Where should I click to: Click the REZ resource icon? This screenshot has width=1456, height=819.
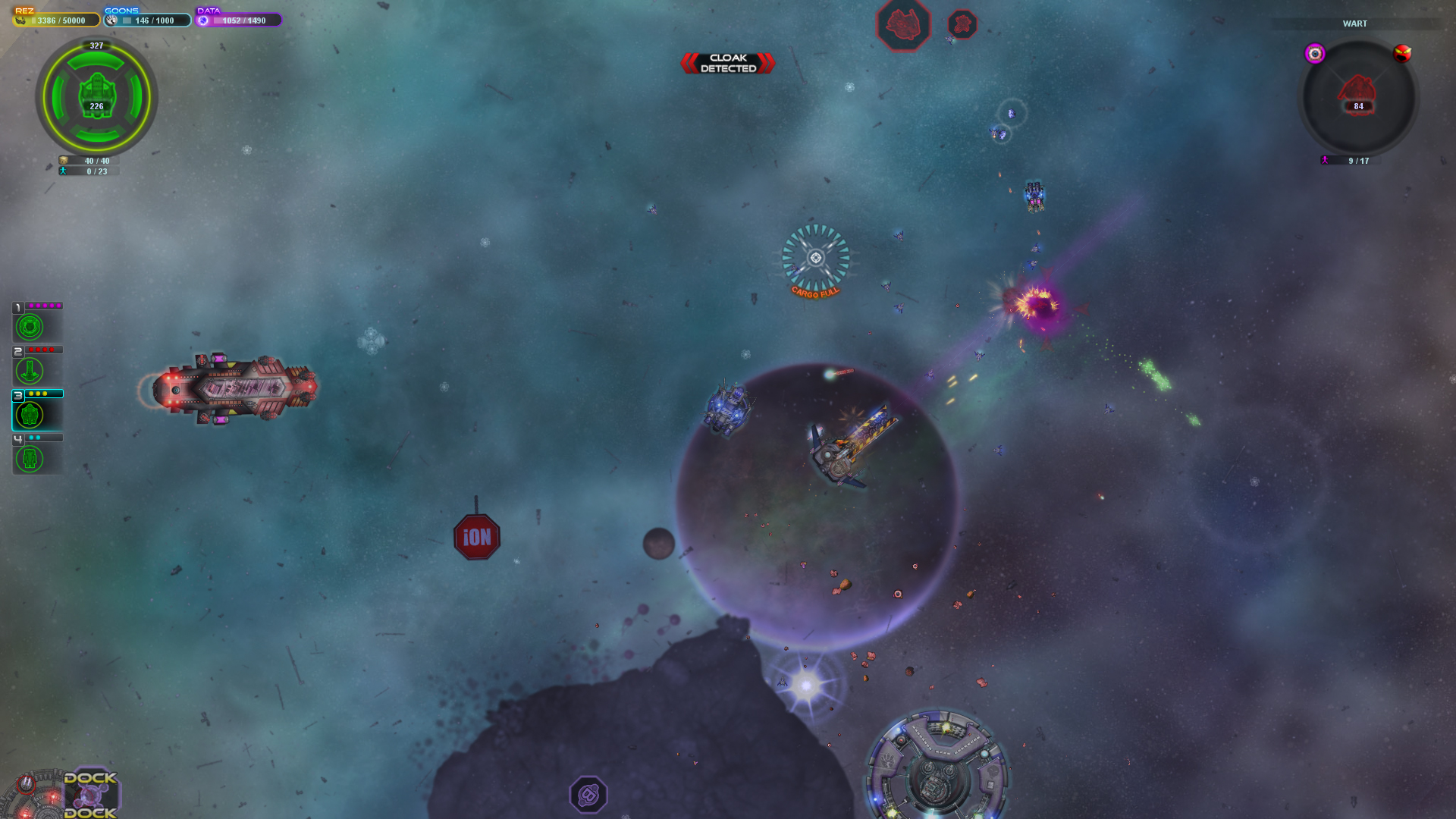[x=20, y=20]
